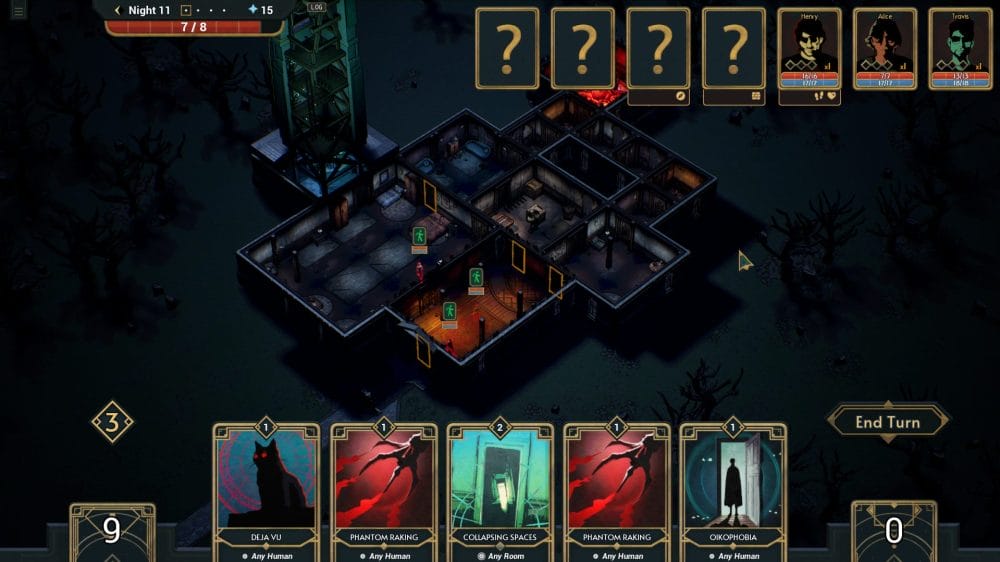View the discard pile showing 0

893,531
